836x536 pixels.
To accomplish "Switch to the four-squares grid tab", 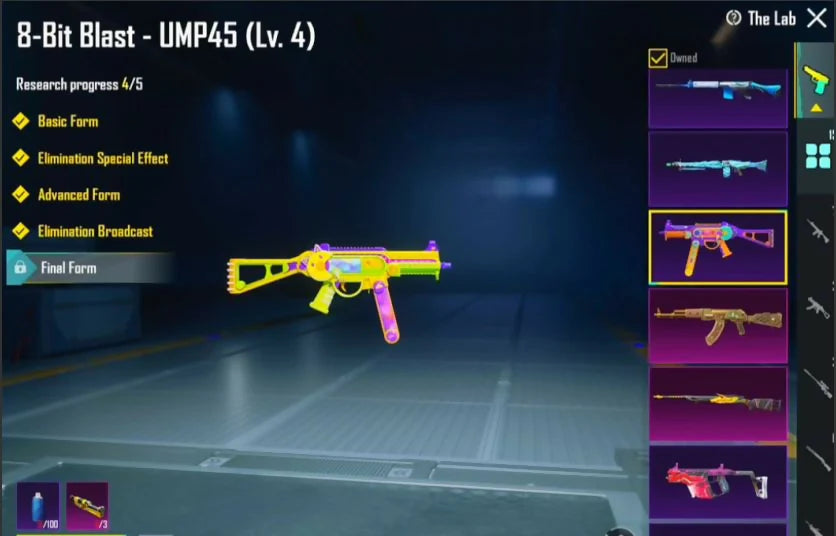I will coord(817,155).
